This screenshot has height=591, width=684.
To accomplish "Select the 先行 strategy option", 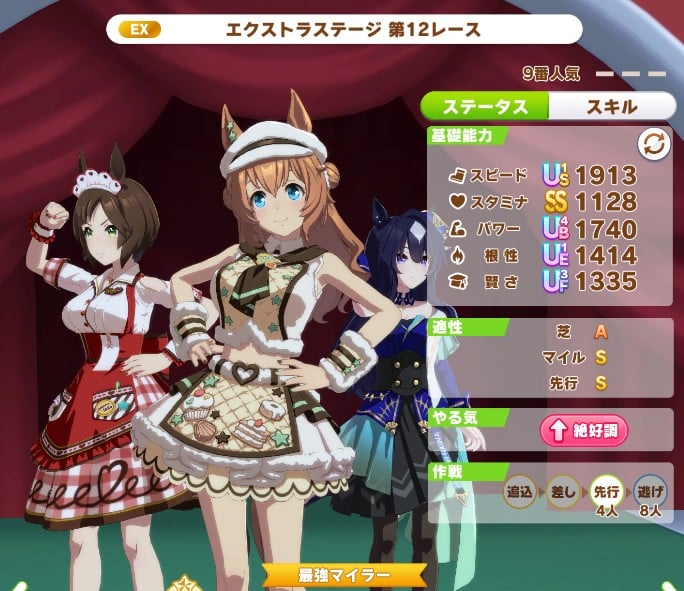I will (606, 492).
